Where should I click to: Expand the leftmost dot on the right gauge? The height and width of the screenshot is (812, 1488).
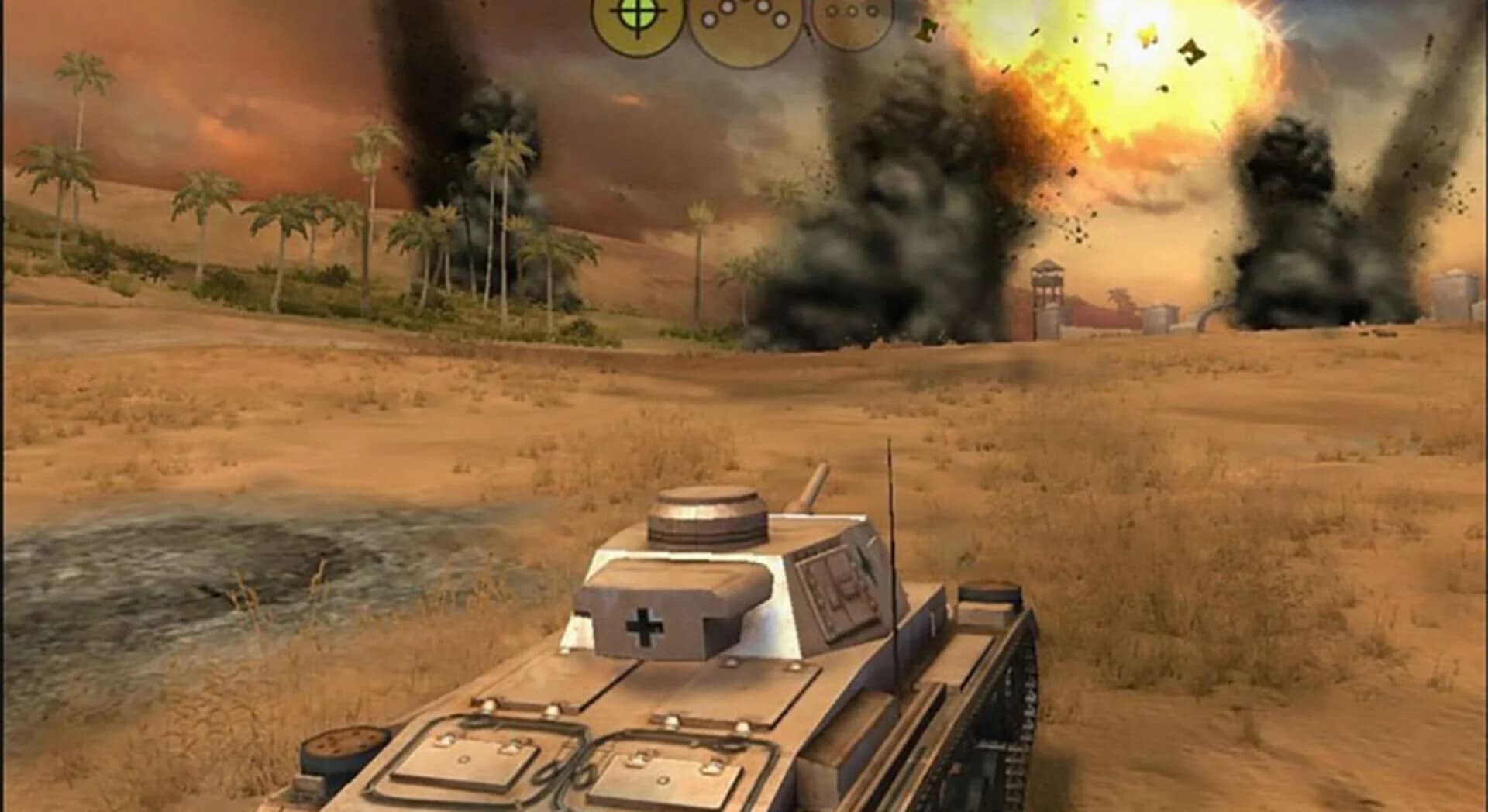(829, 10)
